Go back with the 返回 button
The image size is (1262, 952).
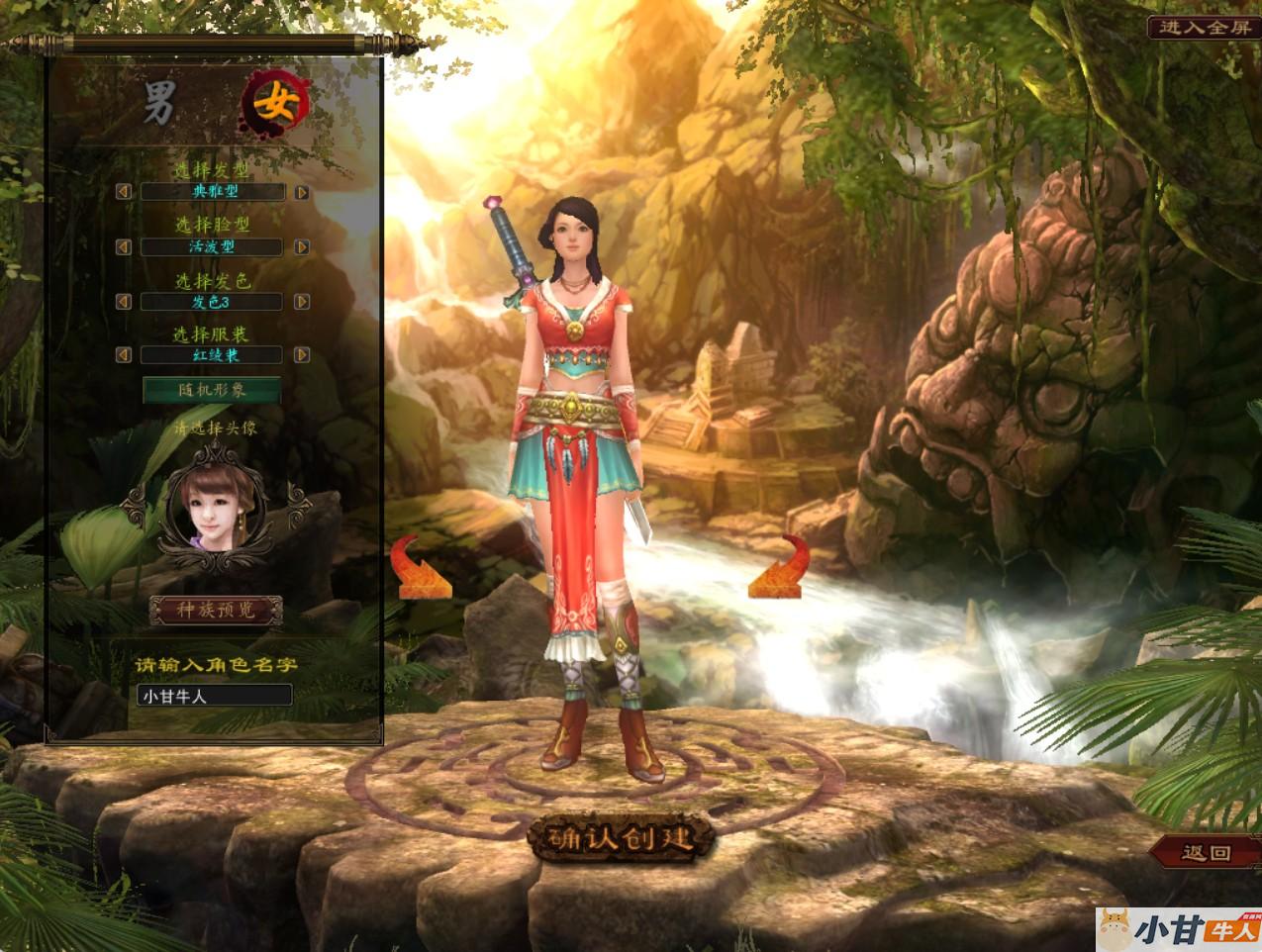pyautogui.click(x=1206, y=852)
